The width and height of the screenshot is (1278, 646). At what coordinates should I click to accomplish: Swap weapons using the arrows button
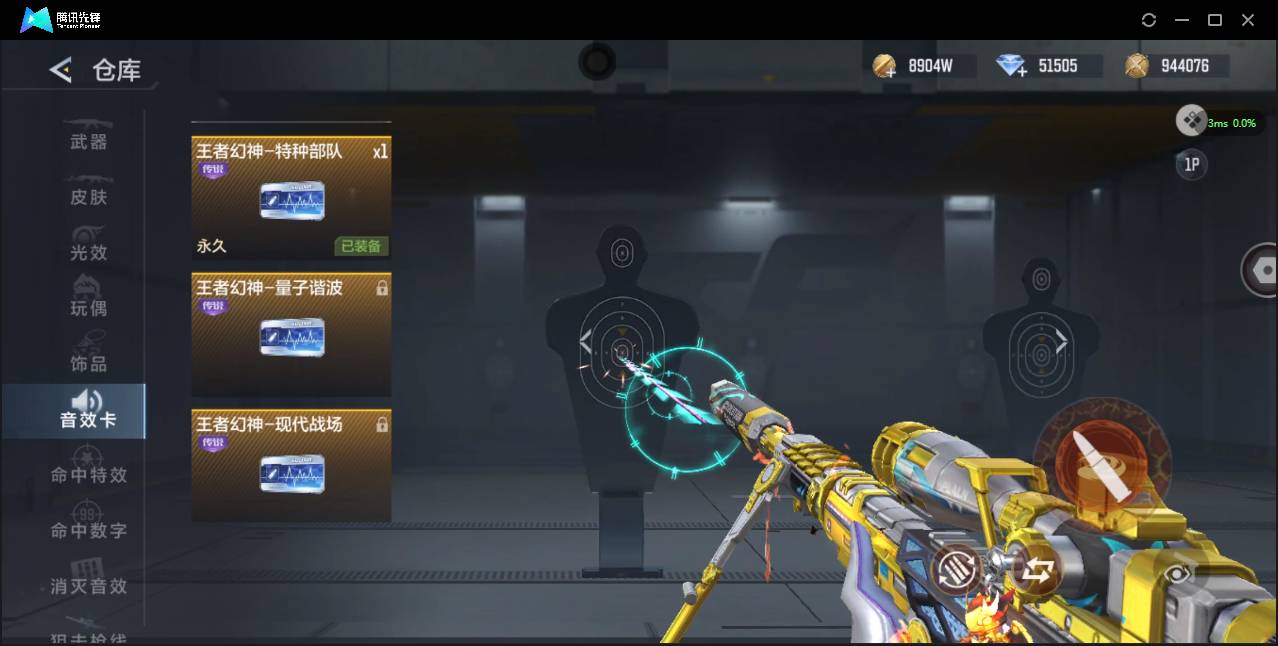click(1037, 571)
